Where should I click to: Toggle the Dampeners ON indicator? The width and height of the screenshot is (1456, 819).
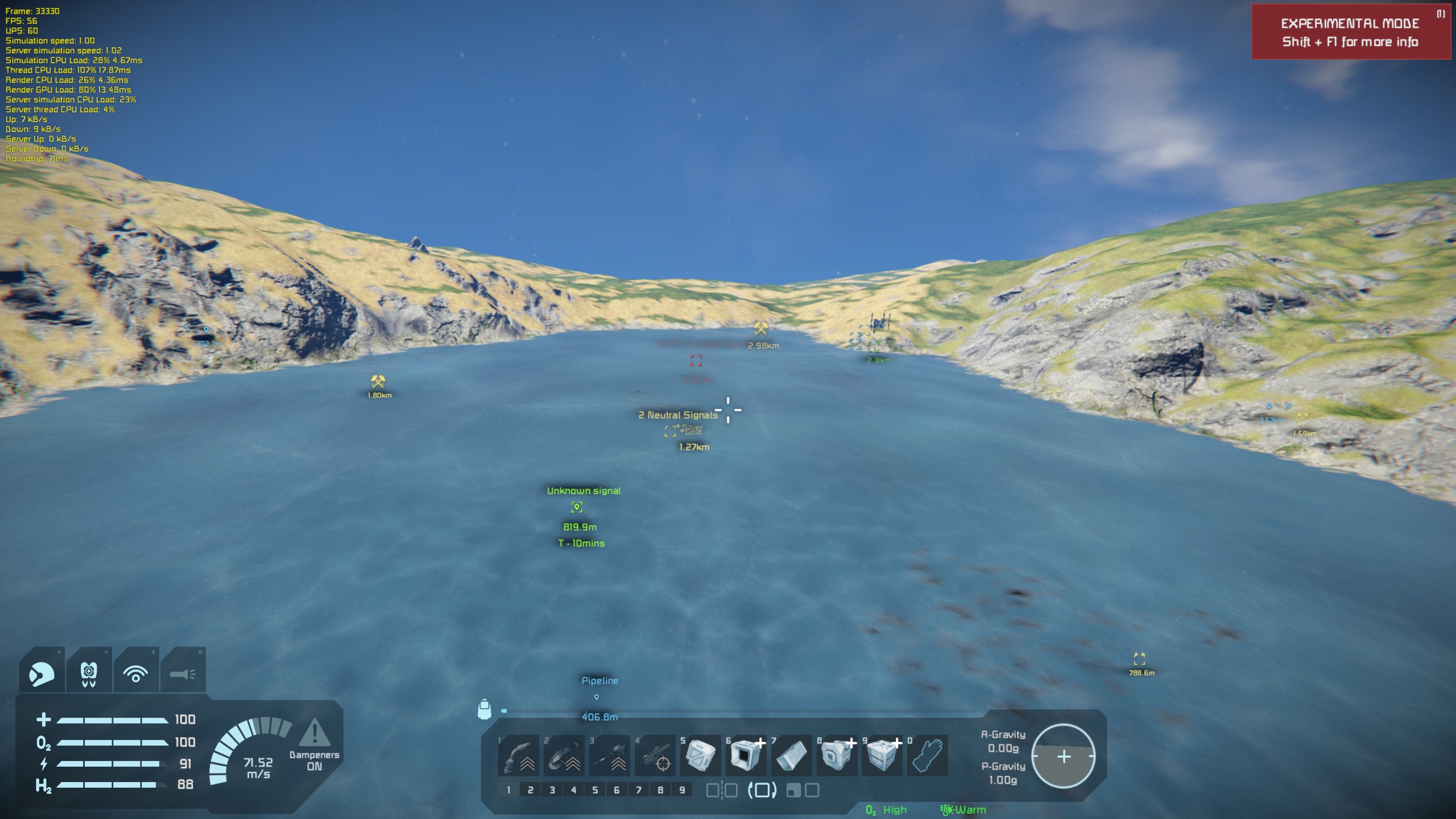[314, 745]
